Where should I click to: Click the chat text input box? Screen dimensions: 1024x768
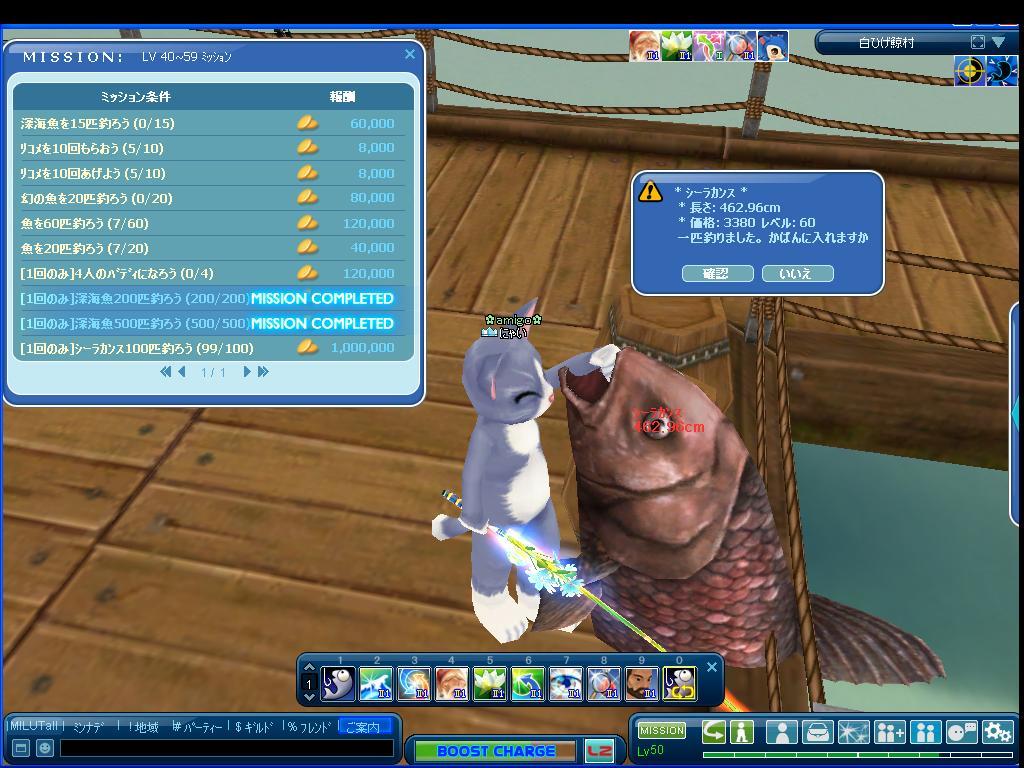227,748
